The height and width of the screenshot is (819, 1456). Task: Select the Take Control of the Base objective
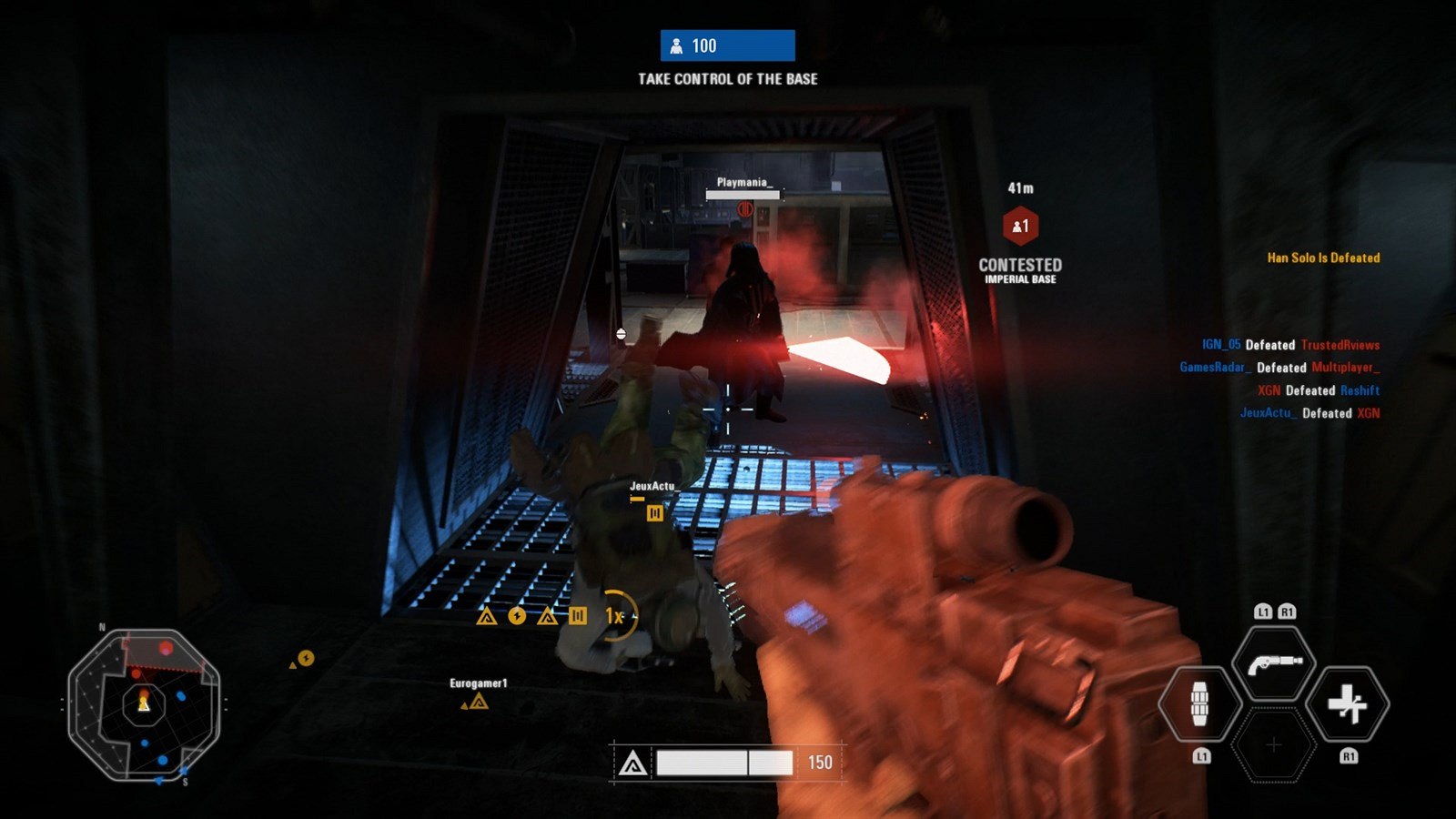727,79
